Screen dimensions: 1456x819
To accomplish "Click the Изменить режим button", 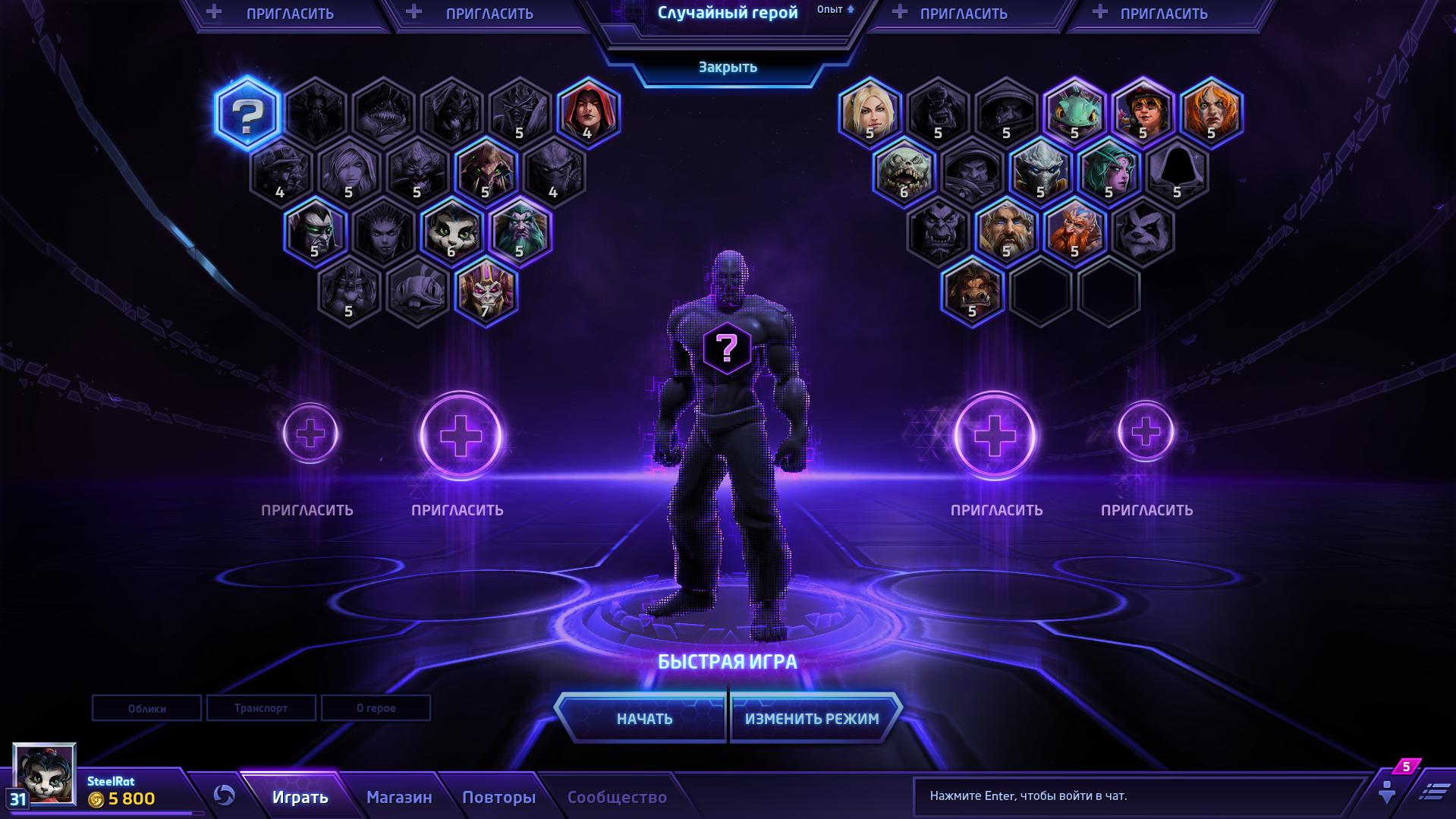I will tap(812, 718).
